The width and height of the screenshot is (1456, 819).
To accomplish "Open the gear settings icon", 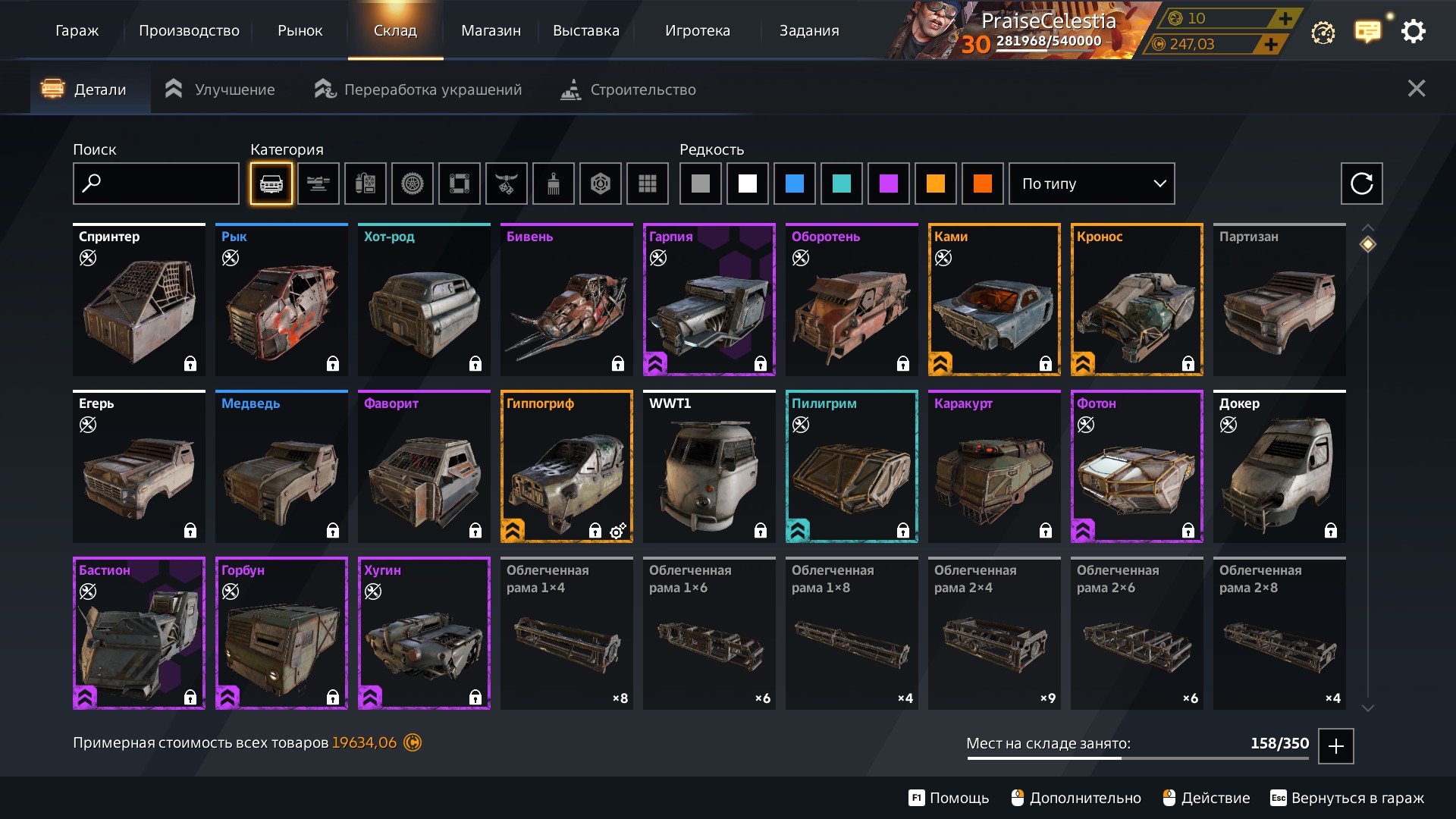I will click(1413, 32).
